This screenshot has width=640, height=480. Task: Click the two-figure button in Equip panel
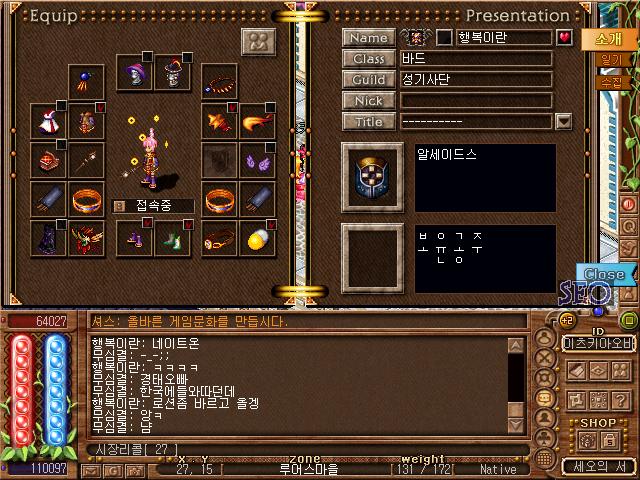click(259, 43)
